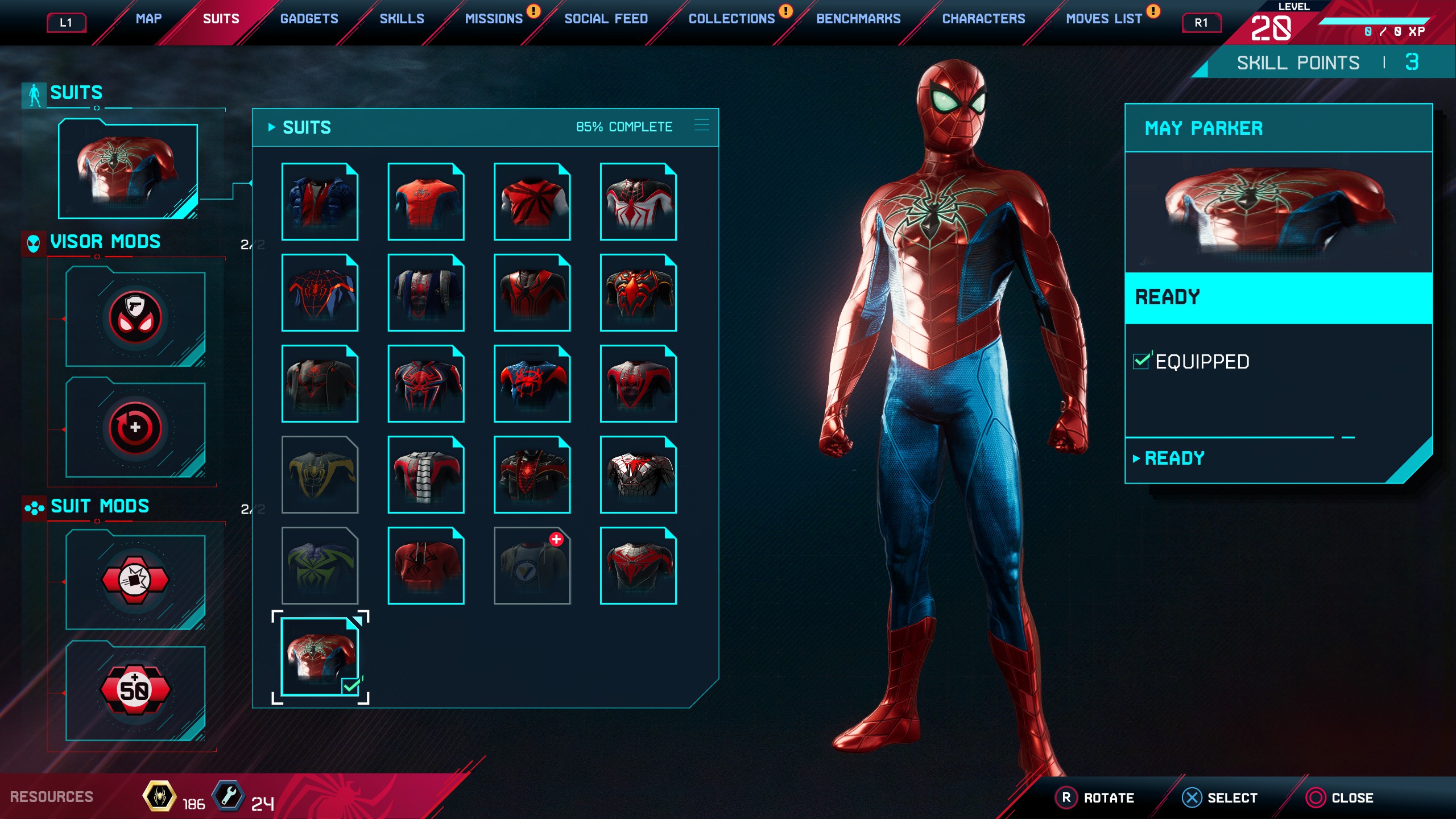The image size is (1456, 819).
Task: Select the equipped May Parker suit tile
Action: point(320,656)
